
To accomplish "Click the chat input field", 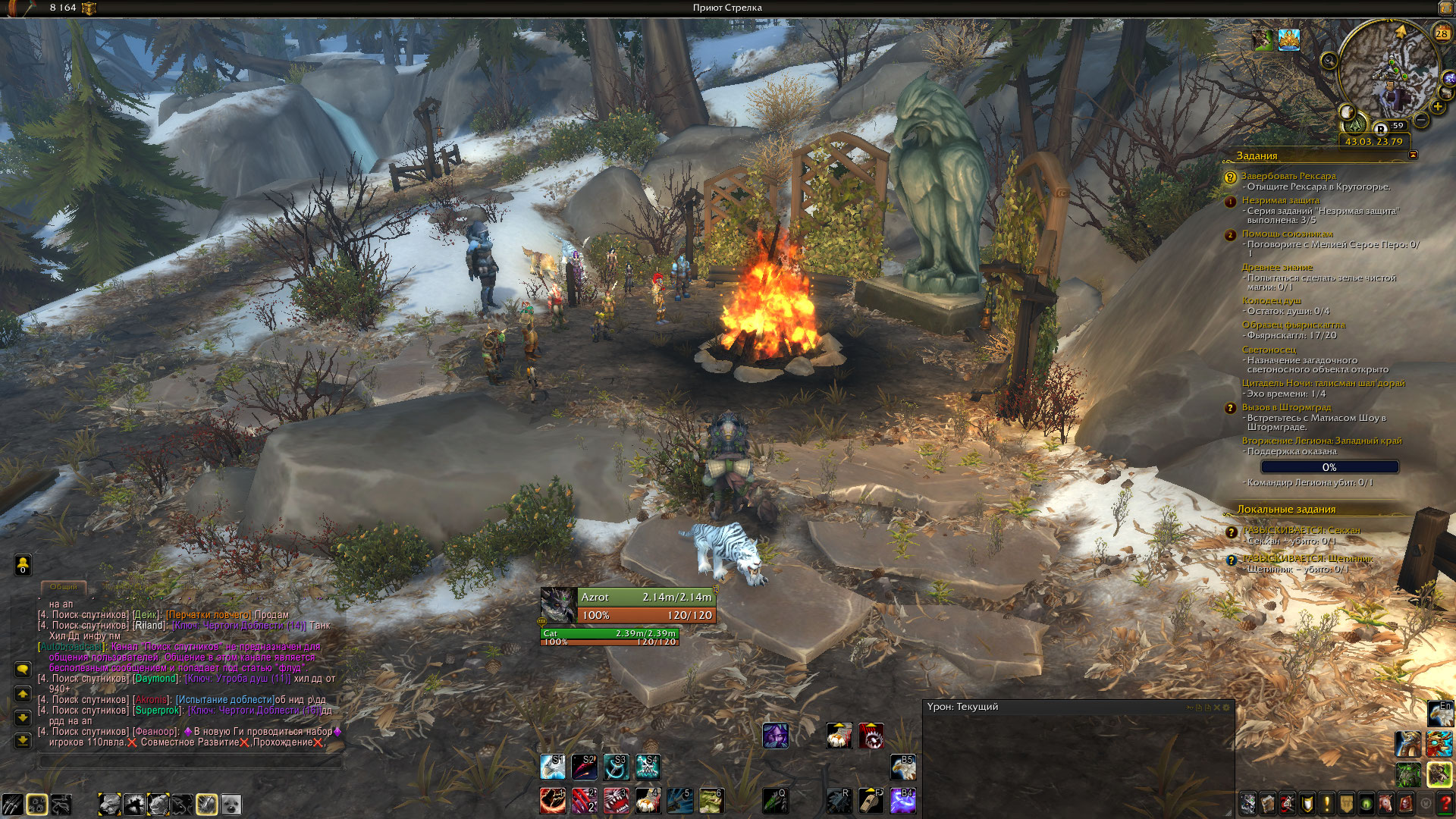I will 190,761.
